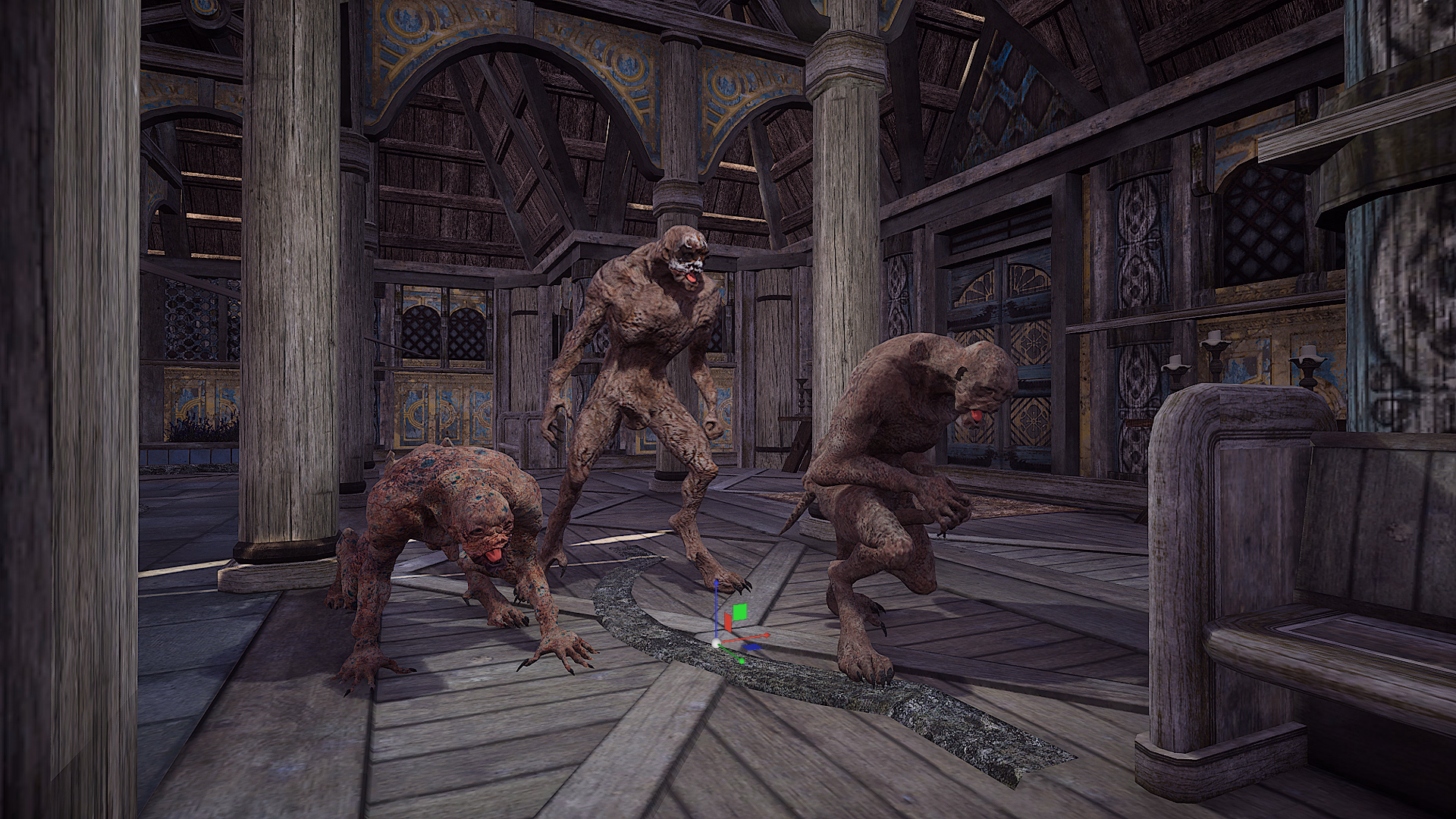Select the green axis handle tip
The height and width of the screenshot is (819, 1456).
[x=741, y=661]
